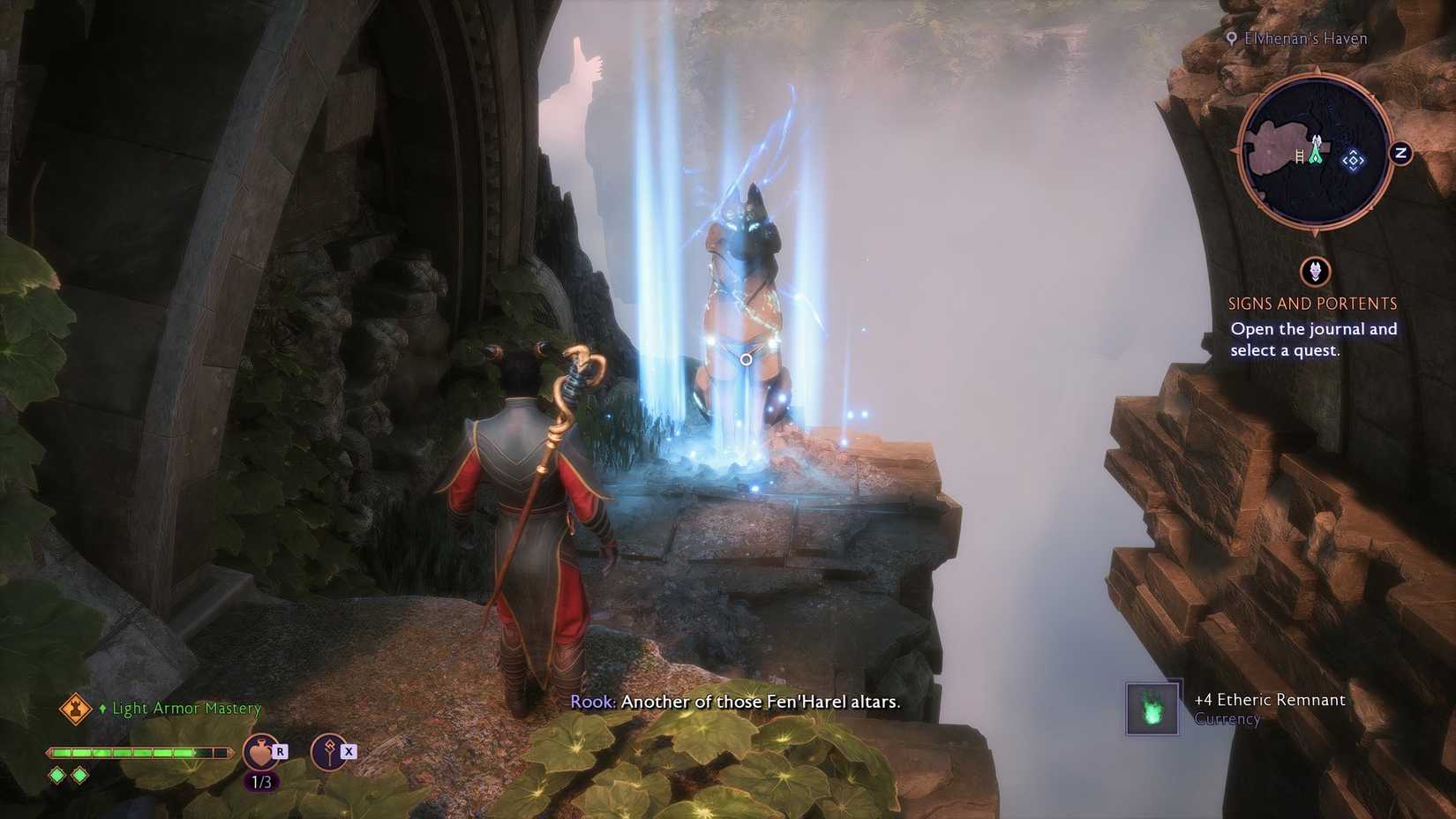Select the healing potion icon near the health bar

[x=259, y=750]
